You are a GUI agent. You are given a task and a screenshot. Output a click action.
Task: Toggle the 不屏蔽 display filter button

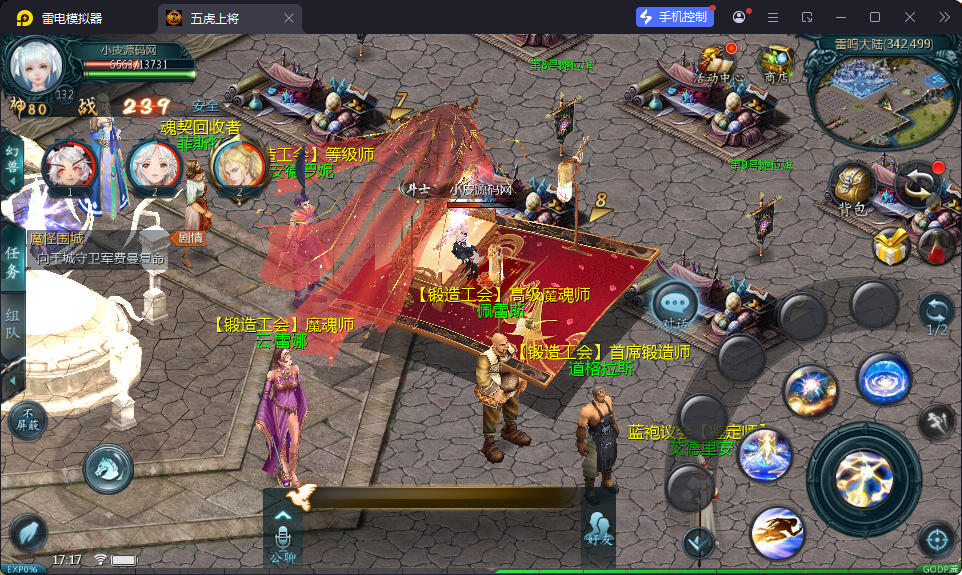(29, 418)
